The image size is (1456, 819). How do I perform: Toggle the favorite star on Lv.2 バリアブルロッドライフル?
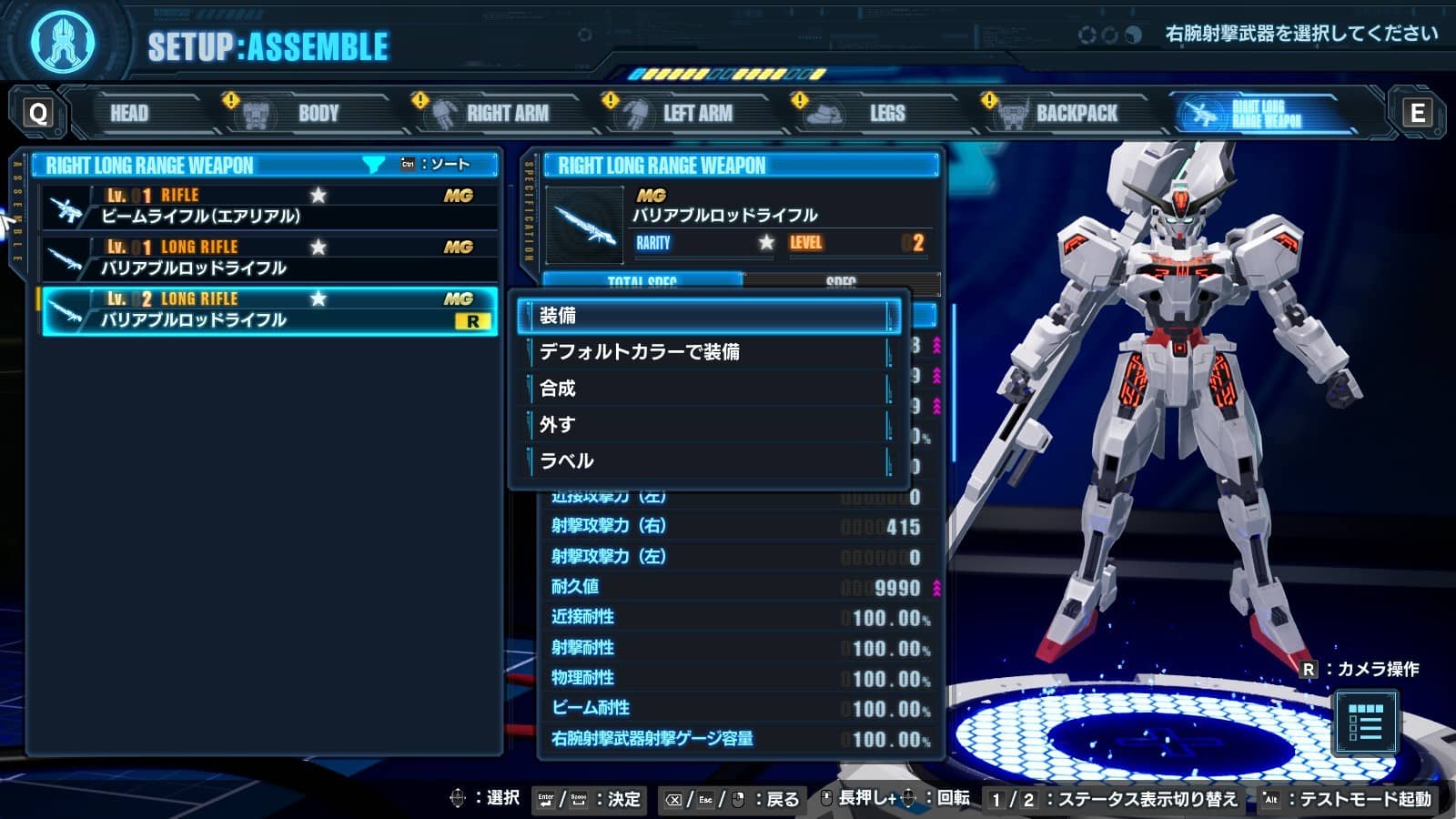316,298
